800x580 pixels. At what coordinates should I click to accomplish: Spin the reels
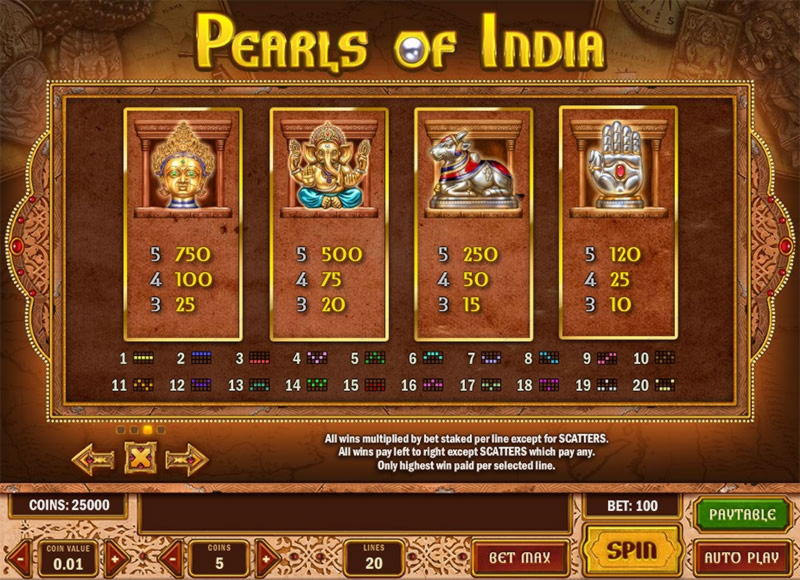632,550
